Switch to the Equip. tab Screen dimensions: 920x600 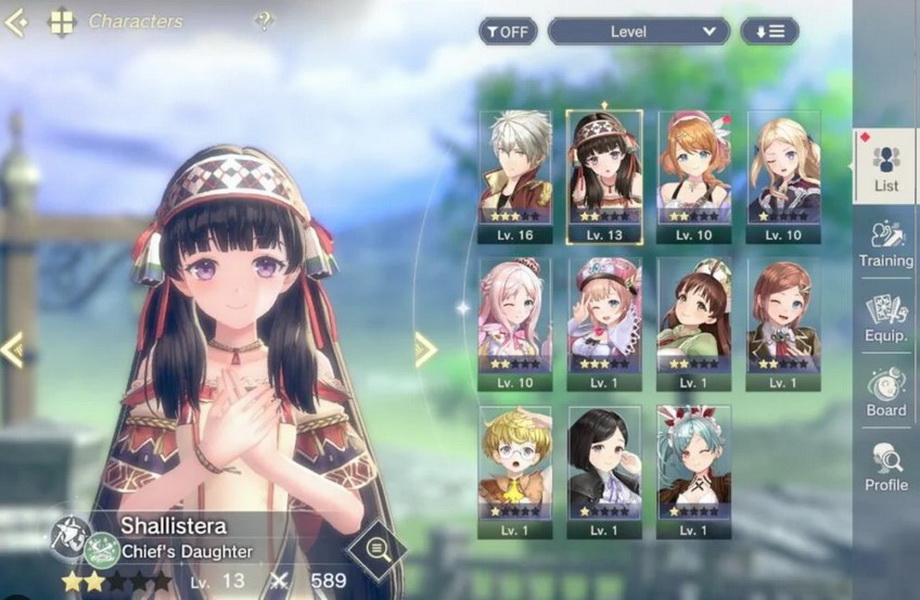point(886,319)
